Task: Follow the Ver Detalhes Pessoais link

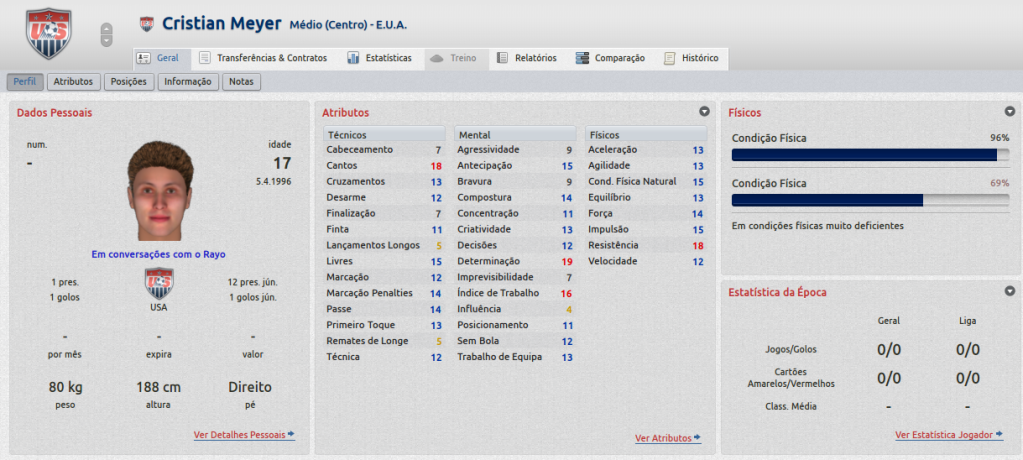Action: [244, 435]
